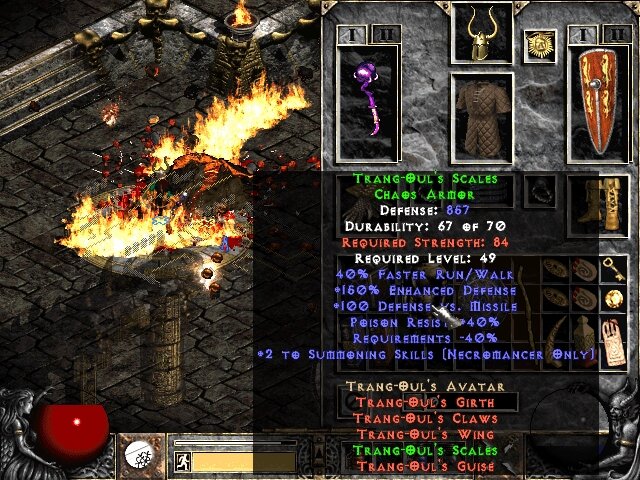Open the left-click skill selector icon
The image size is (640, 480).
(139, 456)
